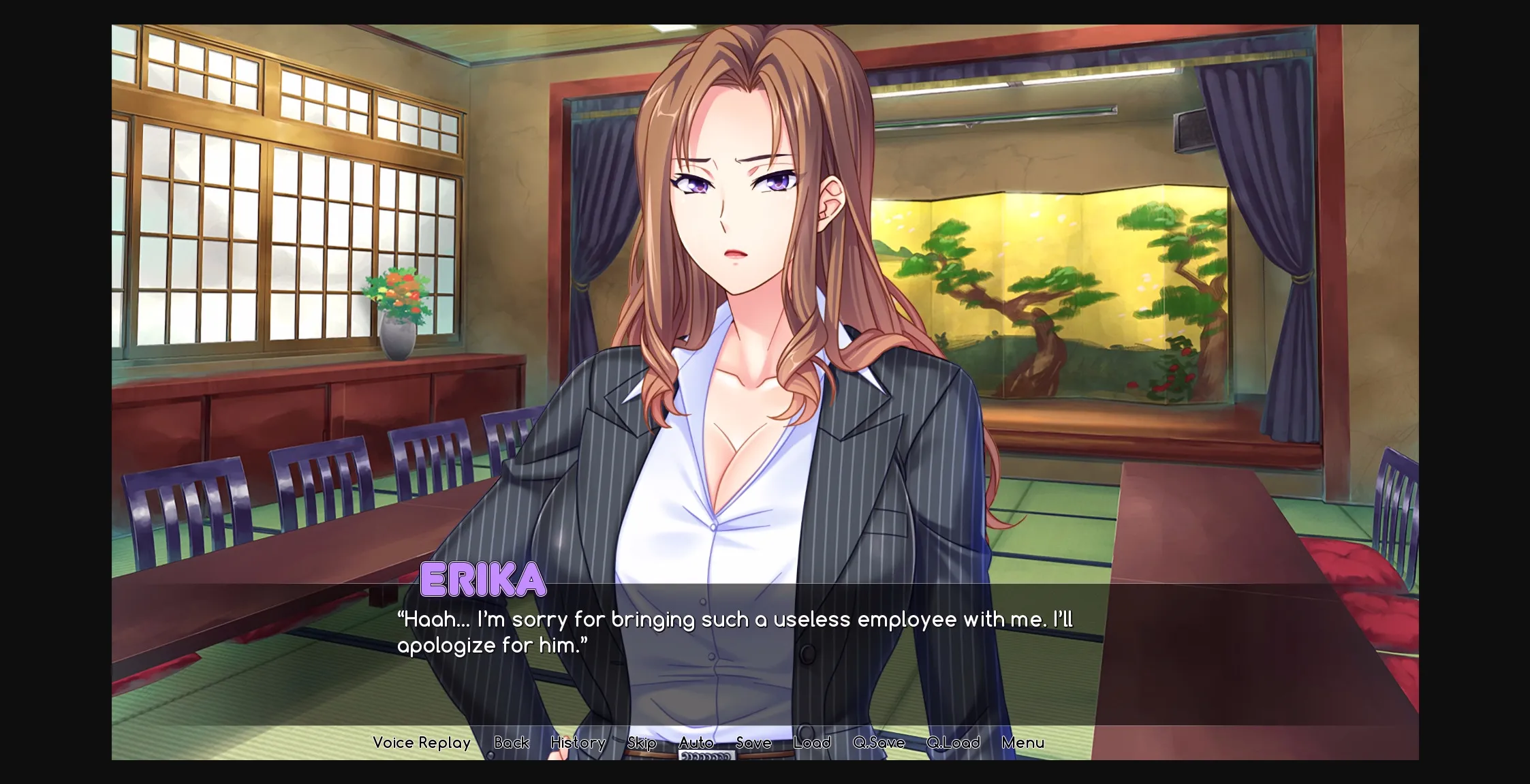Image resolution: width=1530 pixels, height=784 pixels.
Task: Toggle Auto text advance
Action: [x=696, y=742]
